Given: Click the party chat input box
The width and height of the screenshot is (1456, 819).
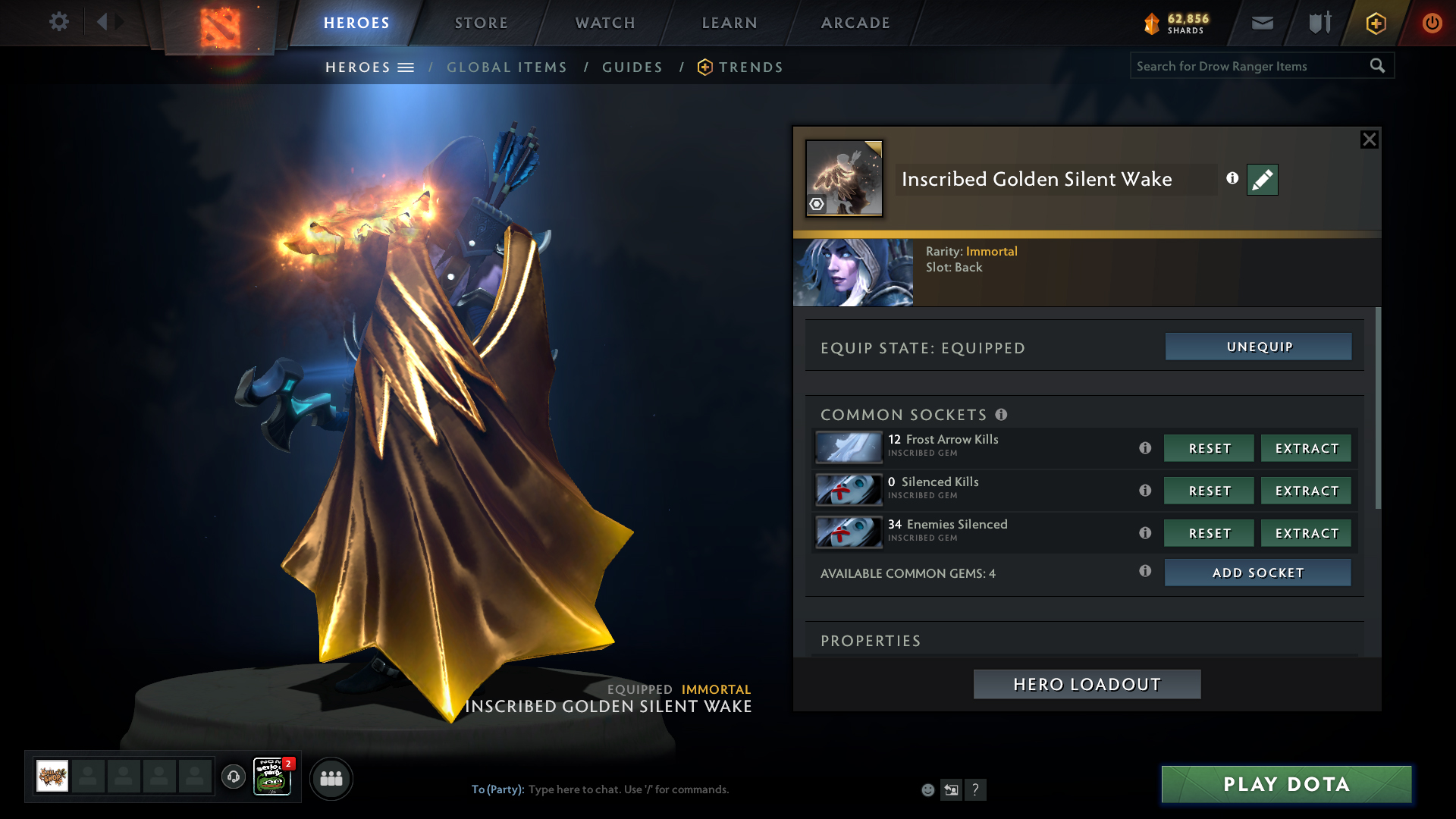Looking at the screenshot, I should [x=682, y=789].
